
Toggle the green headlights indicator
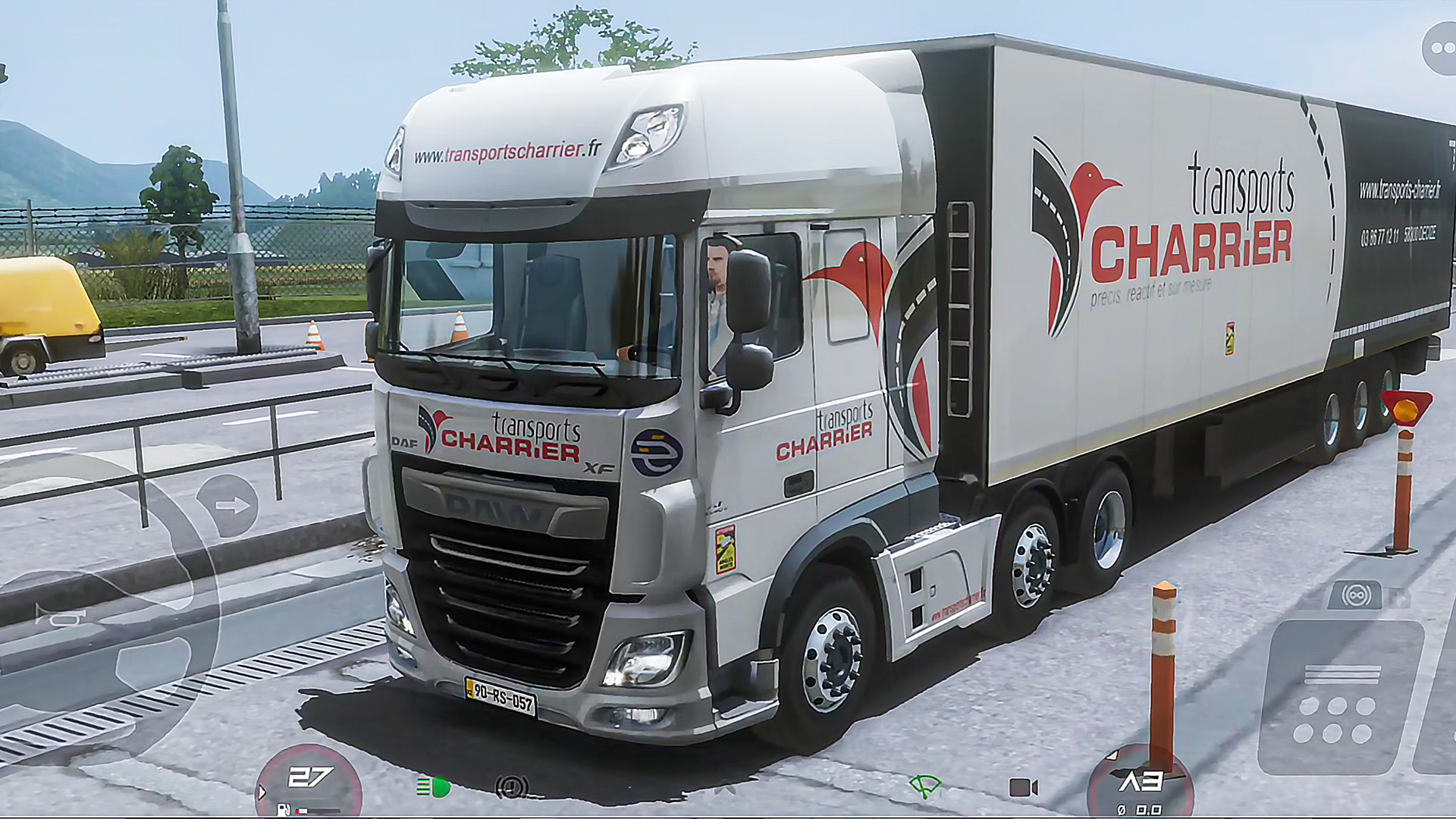tap(433, 788)
